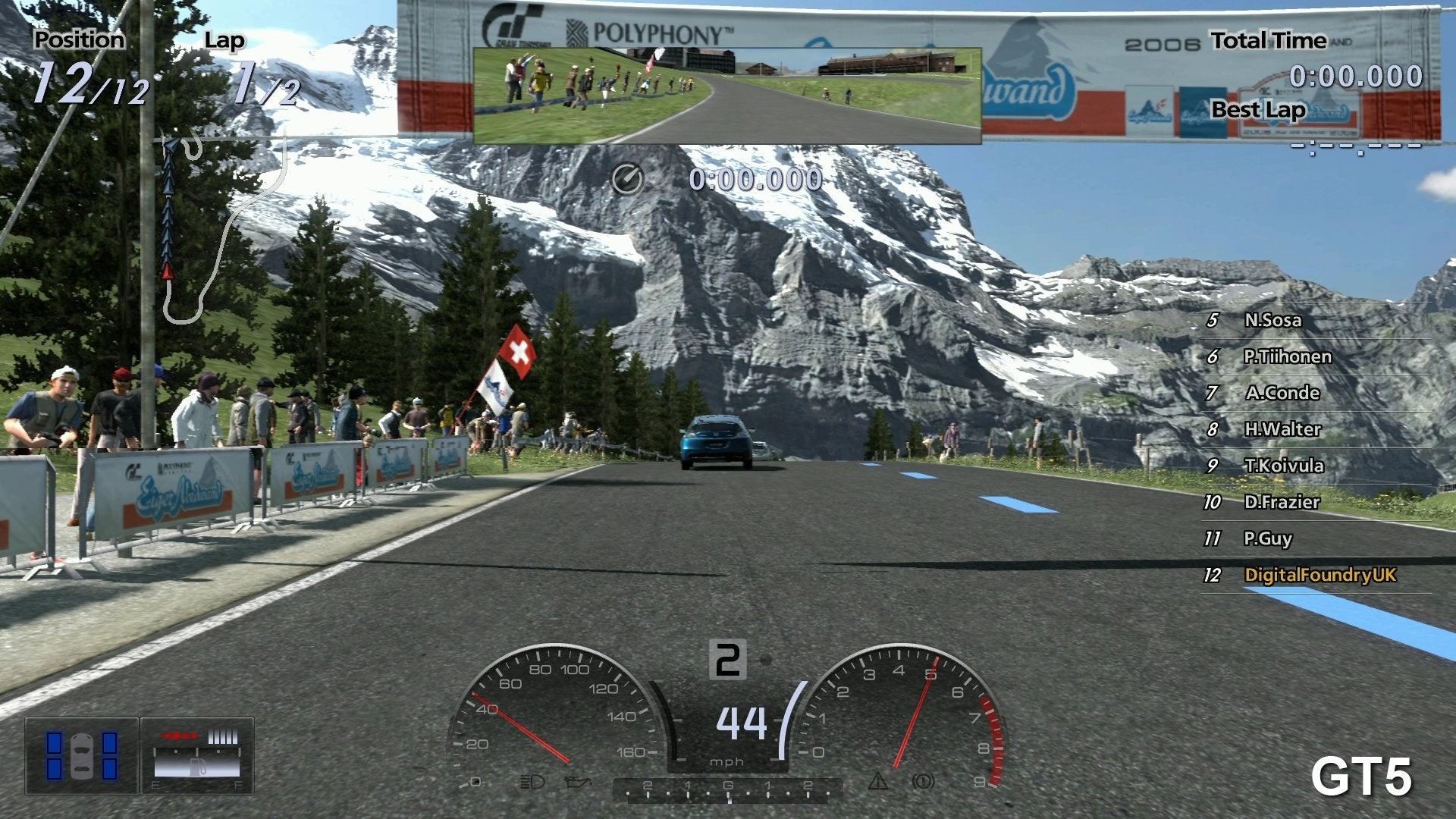Highlight the DigitalFoundryUK player row
The width and height of the screenshot is (1456, 819).
(x=1319, y=575)
